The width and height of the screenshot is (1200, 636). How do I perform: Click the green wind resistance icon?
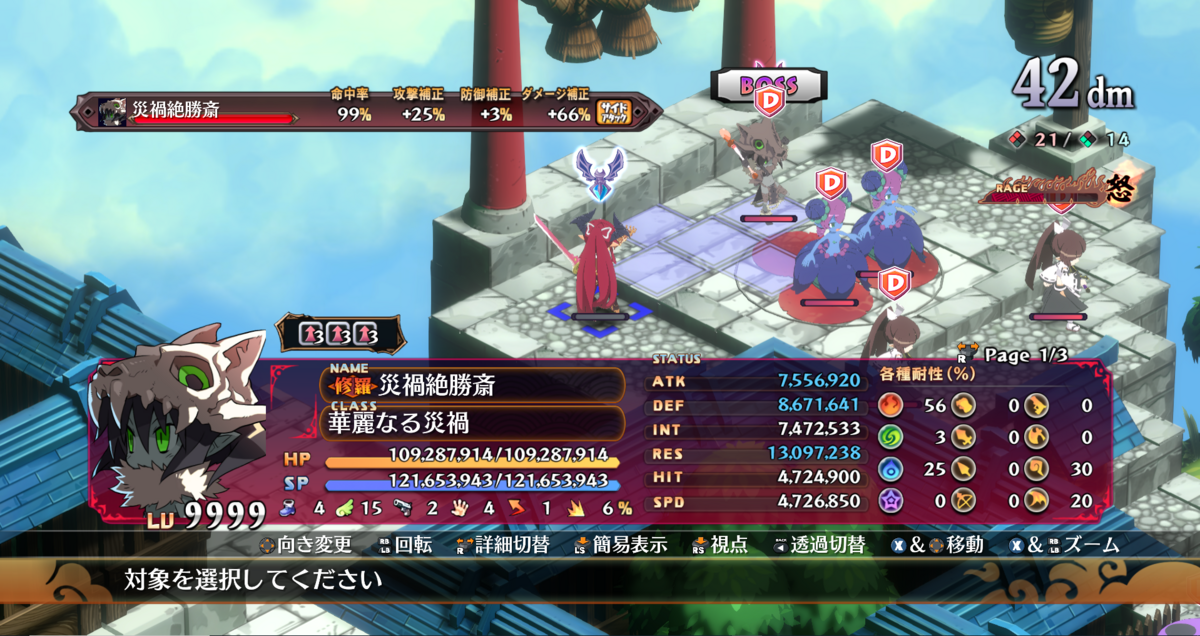[x=891, y=437]
